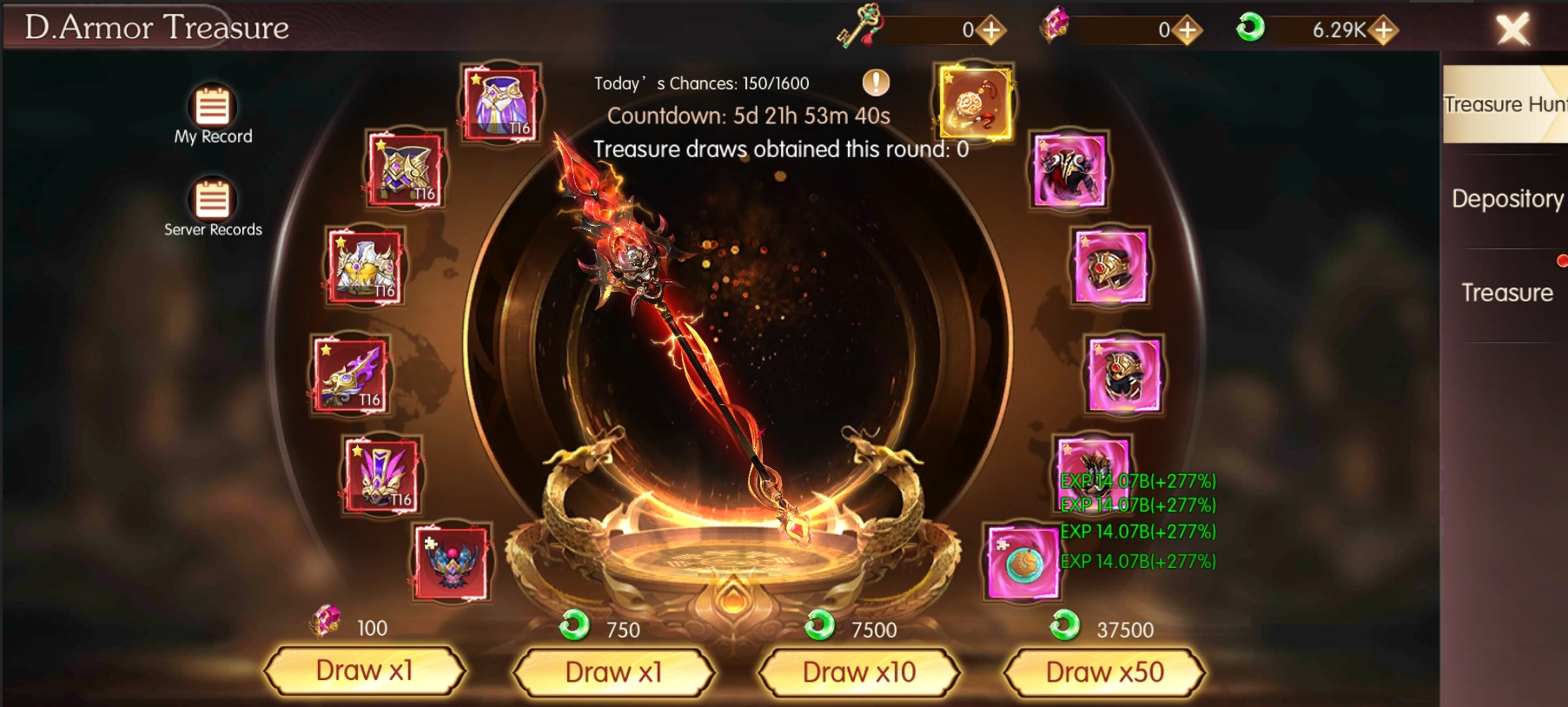View the white-gold armor T16 reward

coord(366,268)
